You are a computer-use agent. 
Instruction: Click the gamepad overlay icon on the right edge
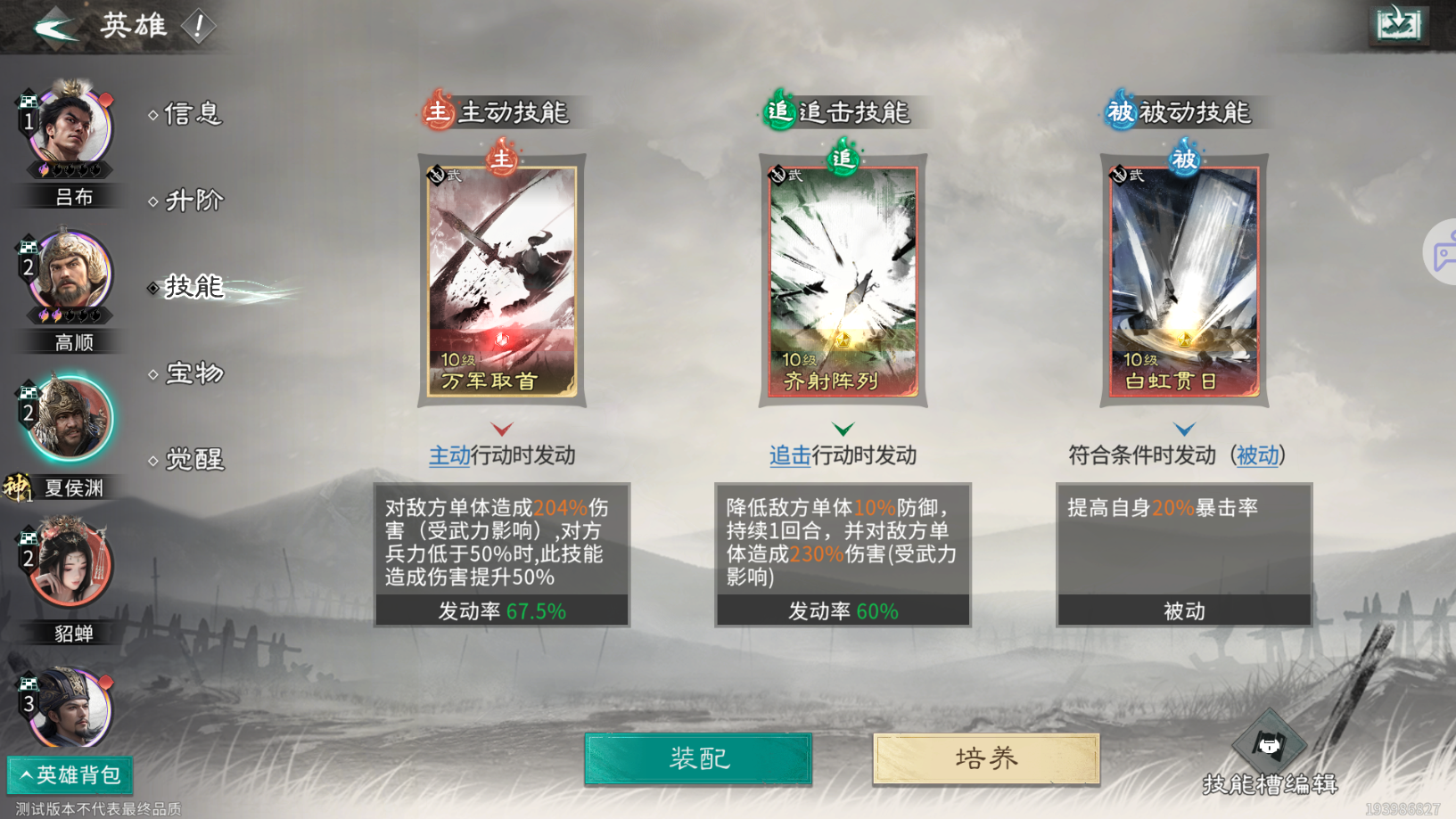[x=1443, y=252]
